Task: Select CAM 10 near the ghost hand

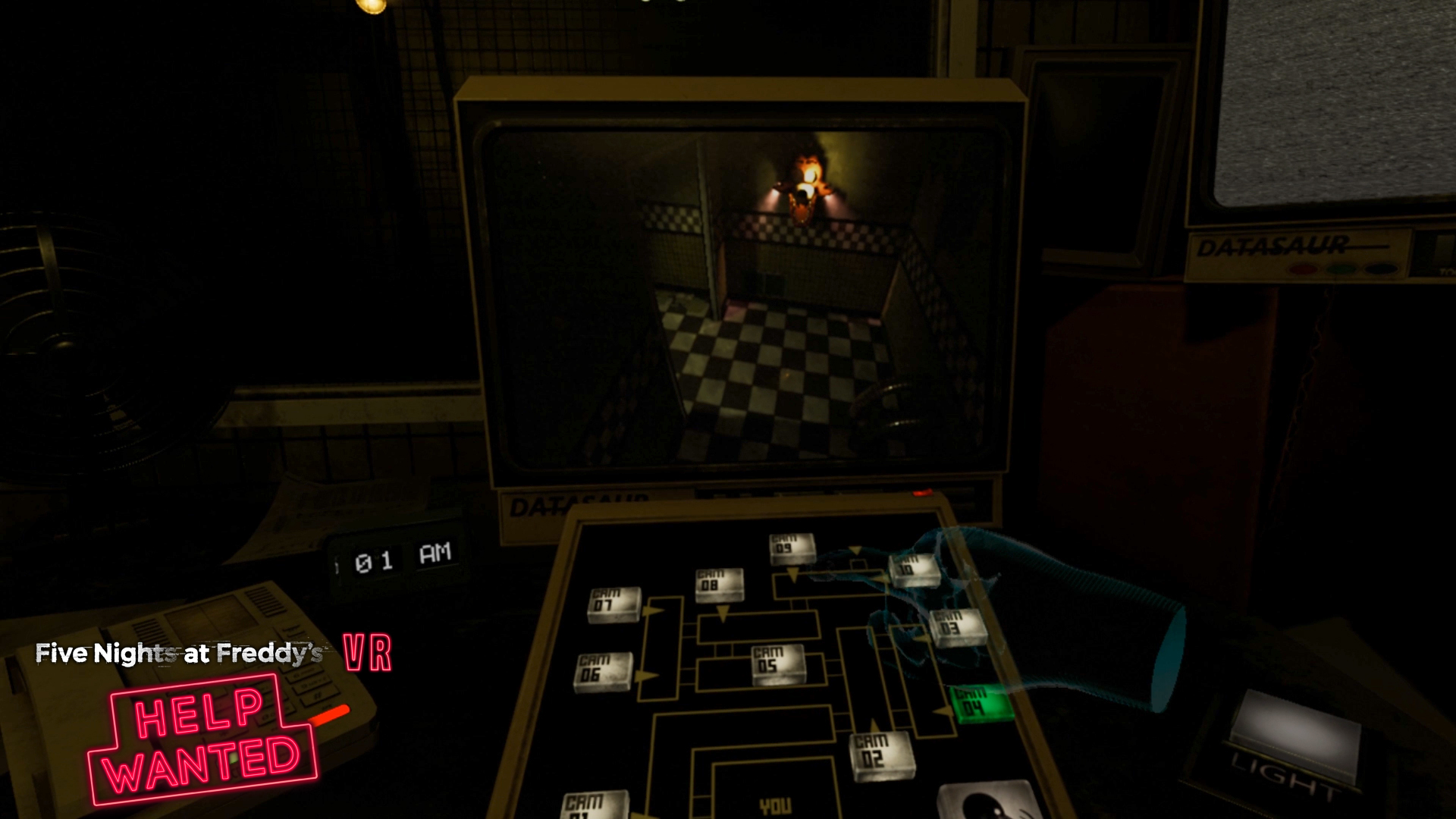Action: click(913, 568)
